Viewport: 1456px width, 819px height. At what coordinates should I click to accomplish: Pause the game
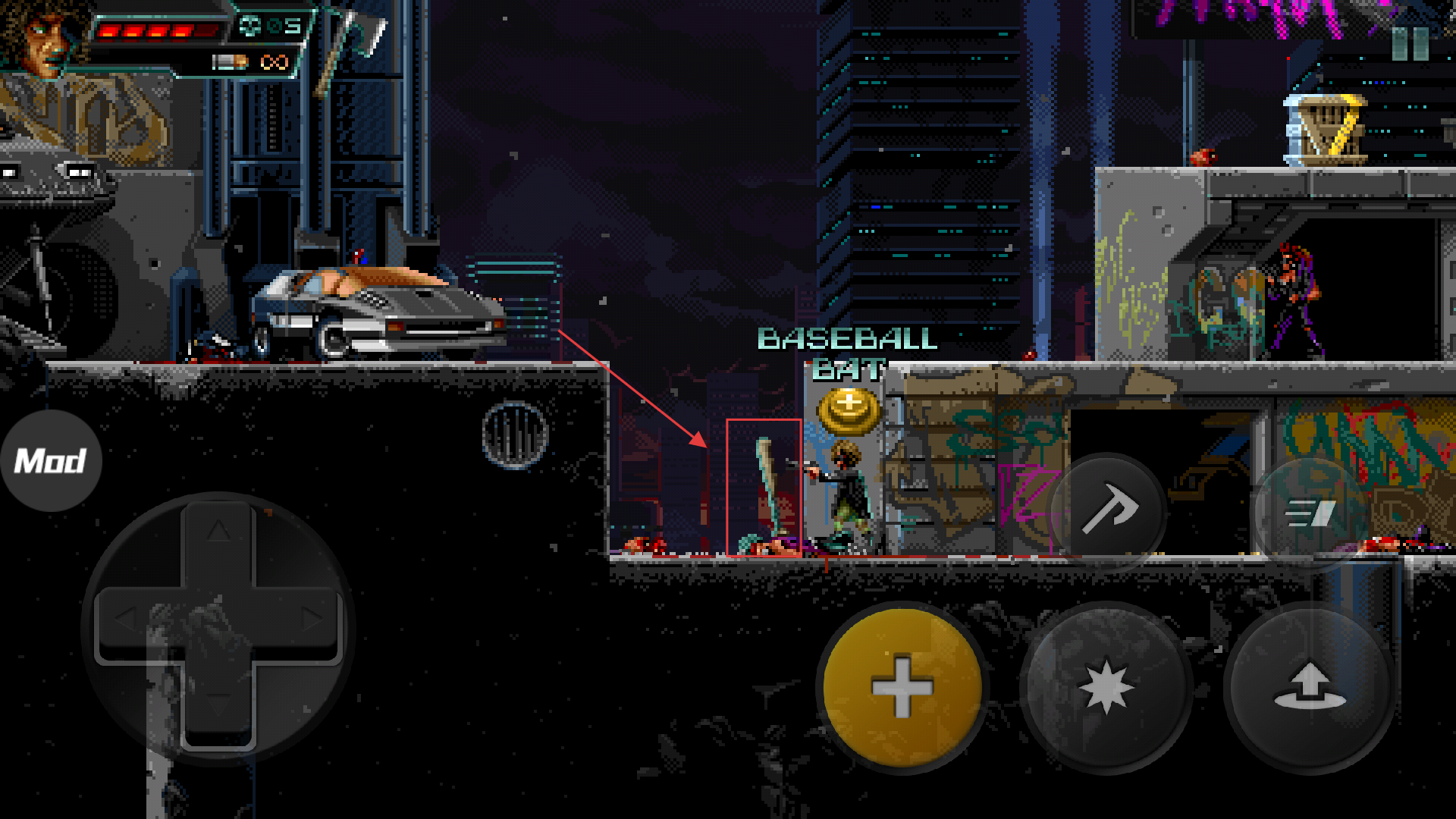click(x=1410, y=44)
